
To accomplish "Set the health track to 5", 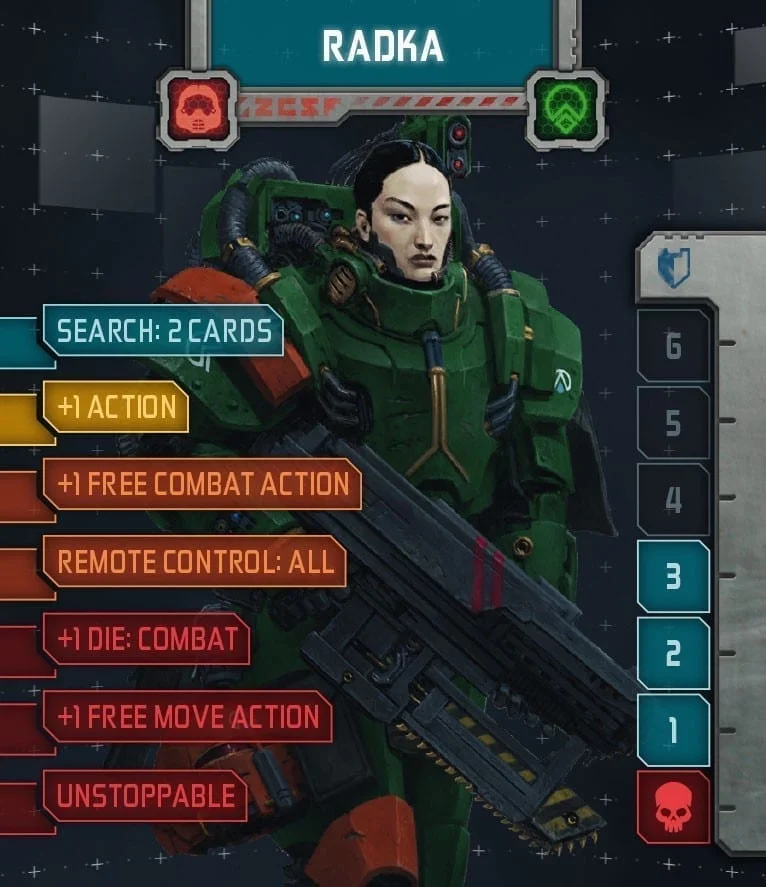I will [x=673, y=423].
